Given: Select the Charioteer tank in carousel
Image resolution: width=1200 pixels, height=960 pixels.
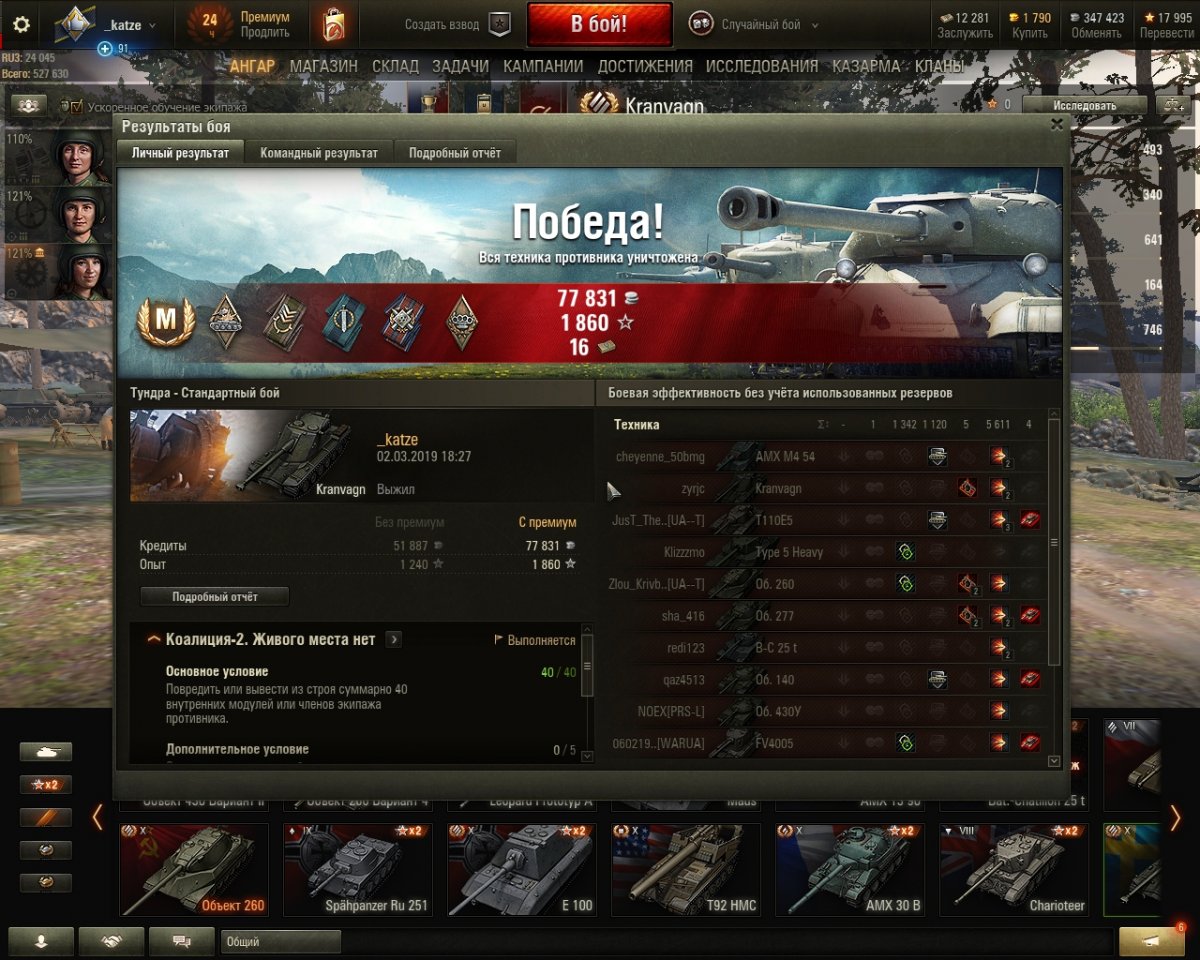Looking at the screenshot, I should tap(1013, 869).
